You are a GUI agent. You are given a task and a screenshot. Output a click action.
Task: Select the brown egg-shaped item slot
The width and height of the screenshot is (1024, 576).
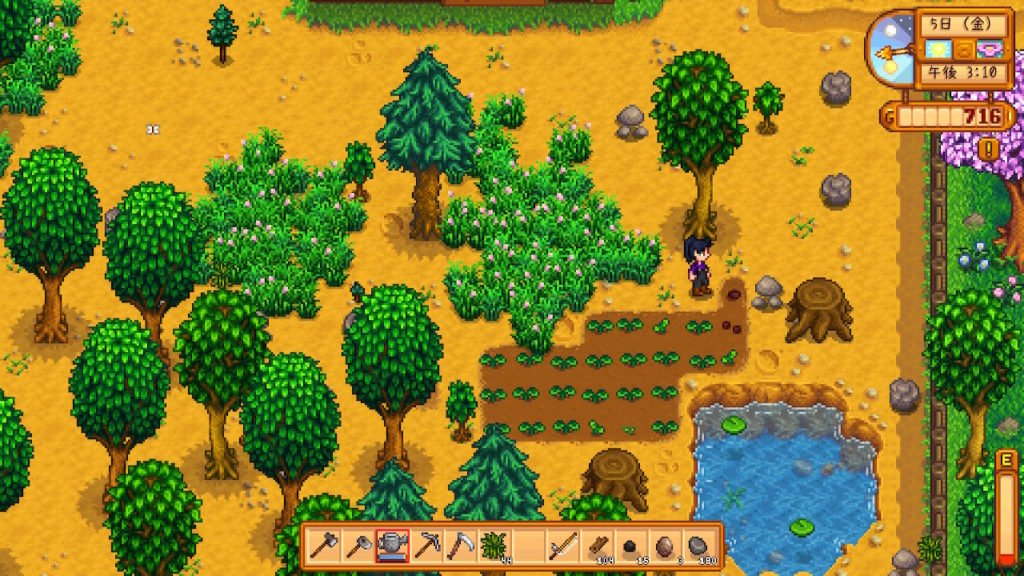tap(665, 546)
